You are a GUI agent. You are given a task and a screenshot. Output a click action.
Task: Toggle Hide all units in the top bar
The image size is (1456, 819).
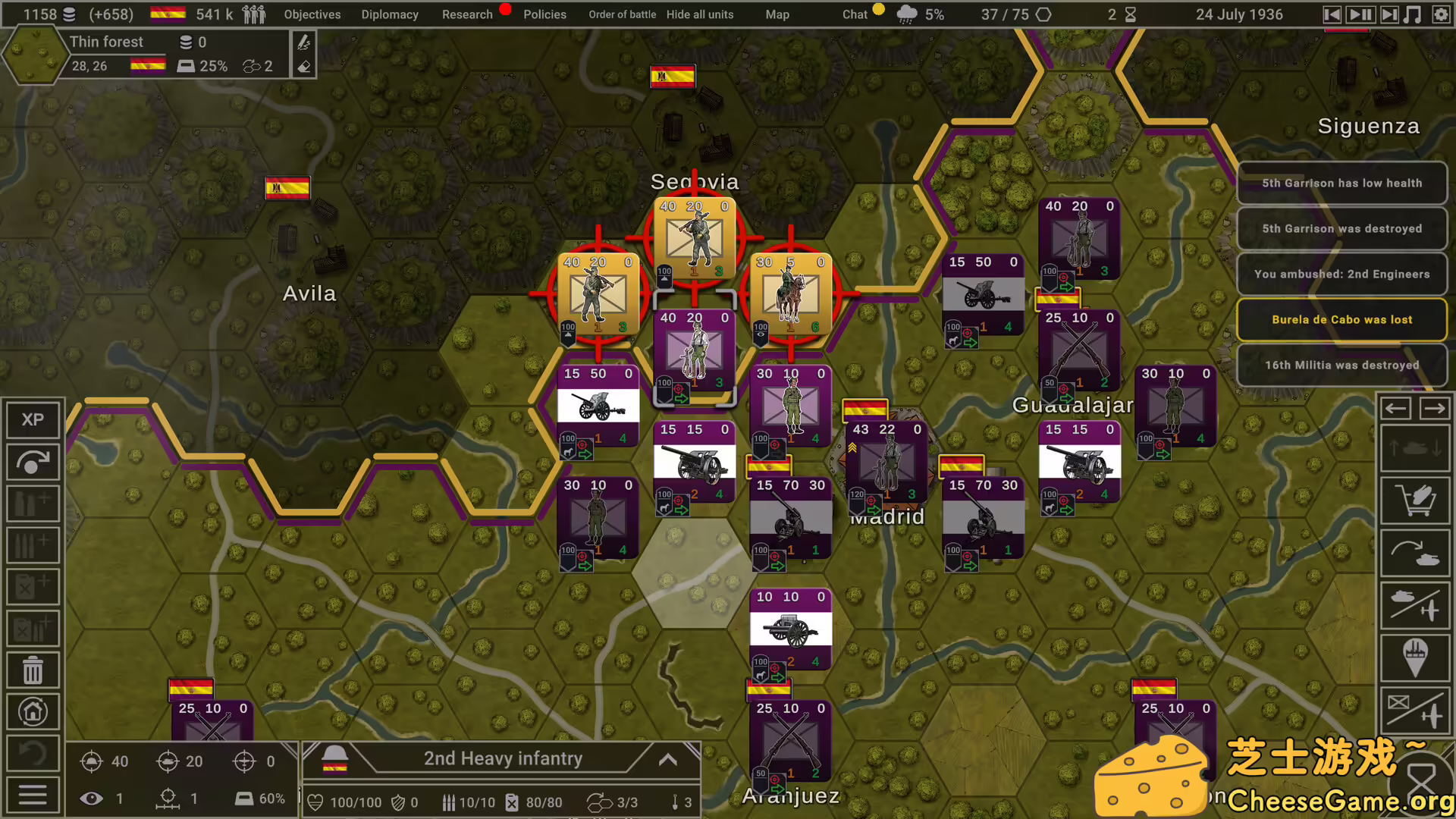[700, 14]
